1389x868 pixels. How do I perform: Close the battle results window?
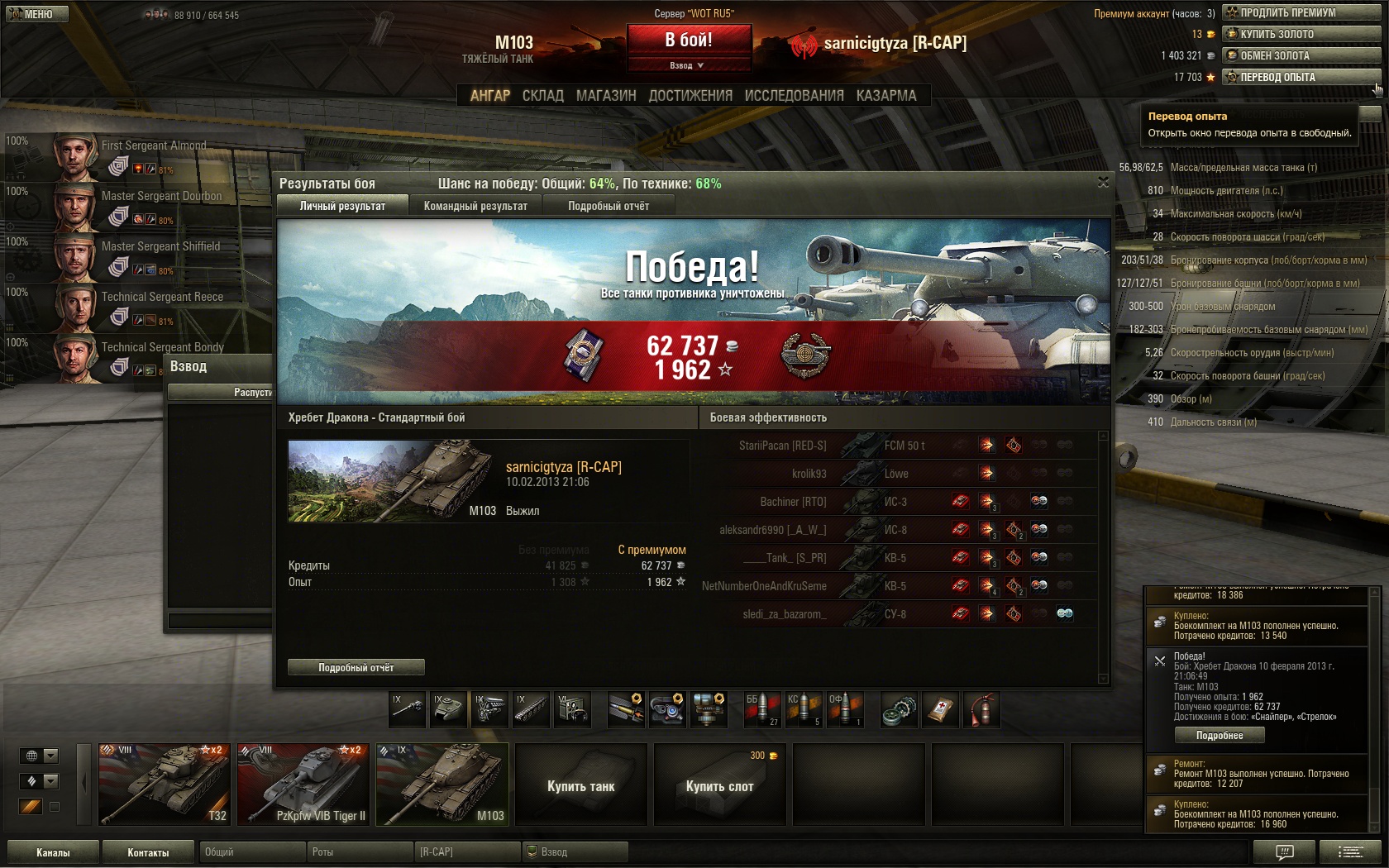1103,182
